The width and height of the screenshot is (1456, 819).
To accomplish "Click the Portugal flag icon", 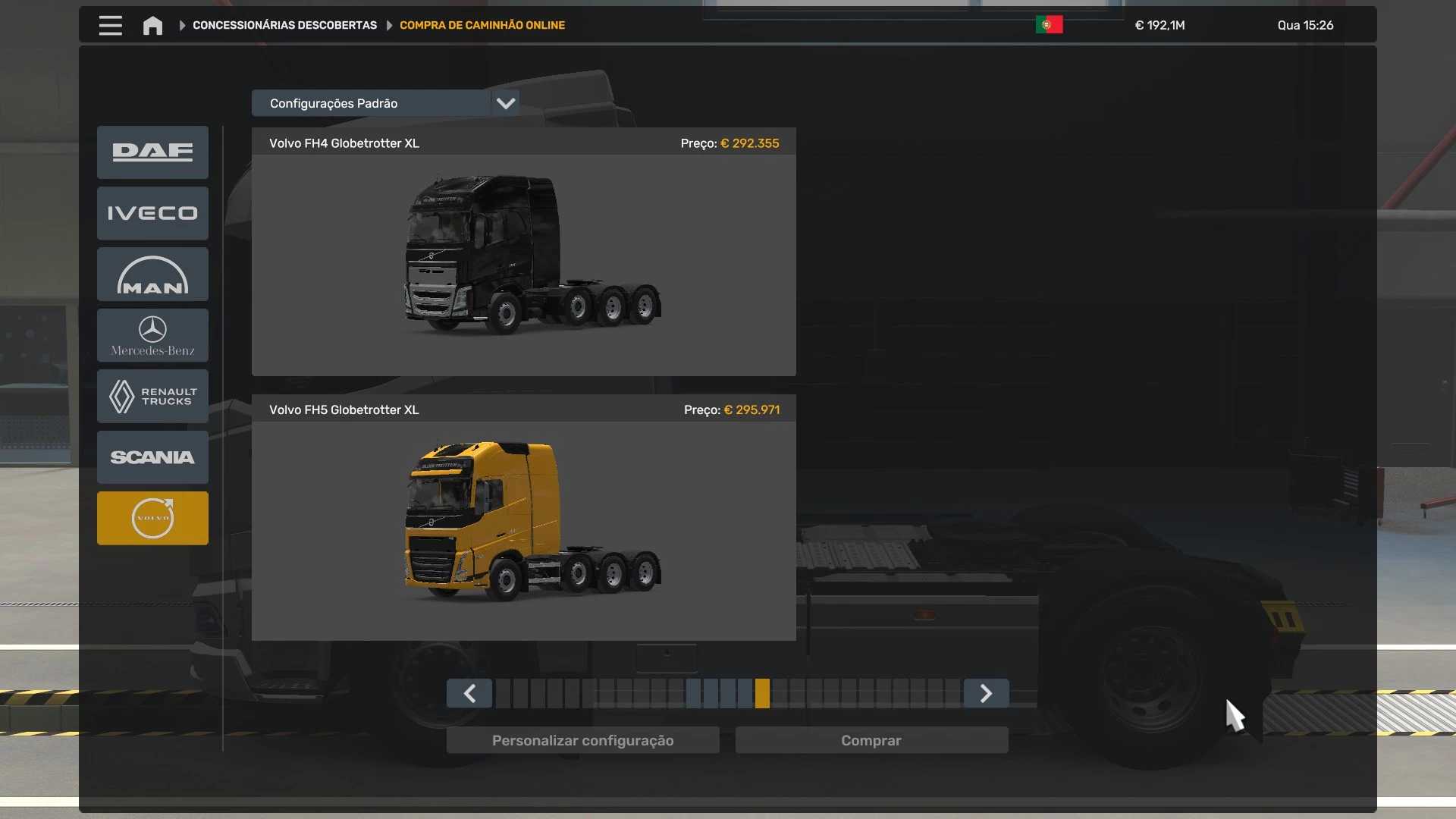I will 1049,25.
